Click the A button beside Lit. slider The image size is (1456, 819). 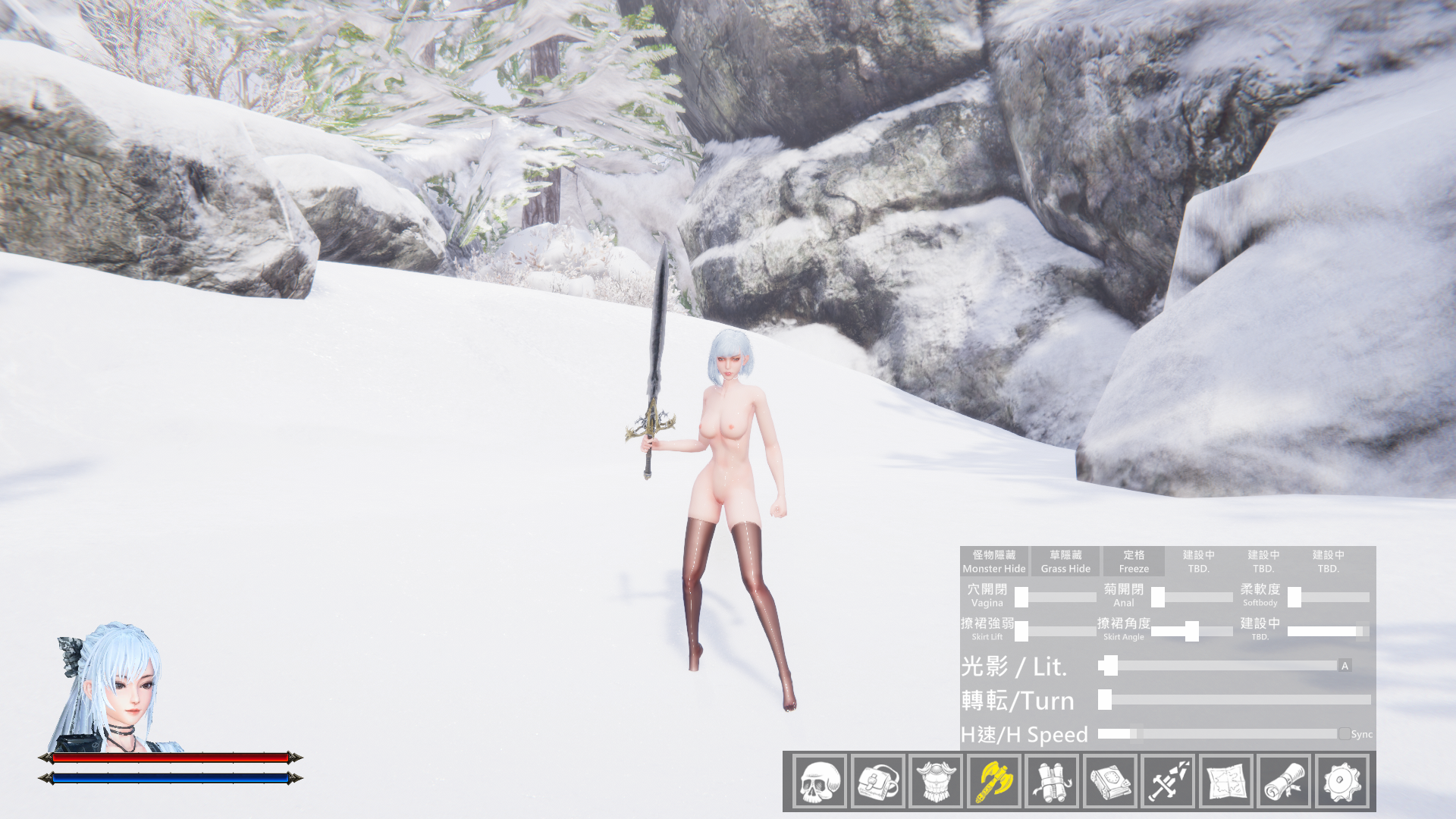1345,666
